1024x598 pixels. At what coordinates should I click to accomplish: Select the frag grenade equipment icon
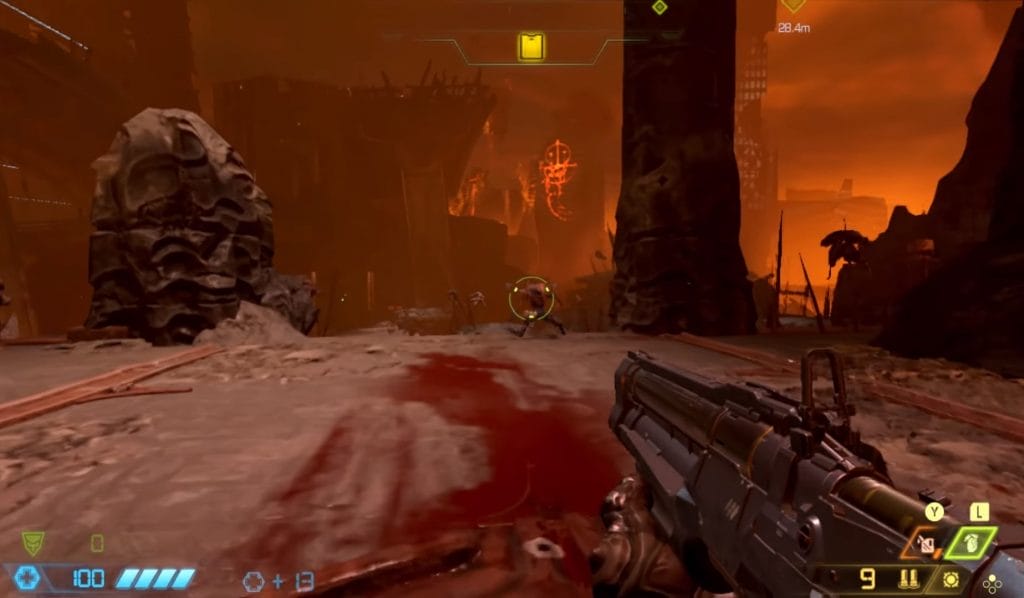coord(972,542)
